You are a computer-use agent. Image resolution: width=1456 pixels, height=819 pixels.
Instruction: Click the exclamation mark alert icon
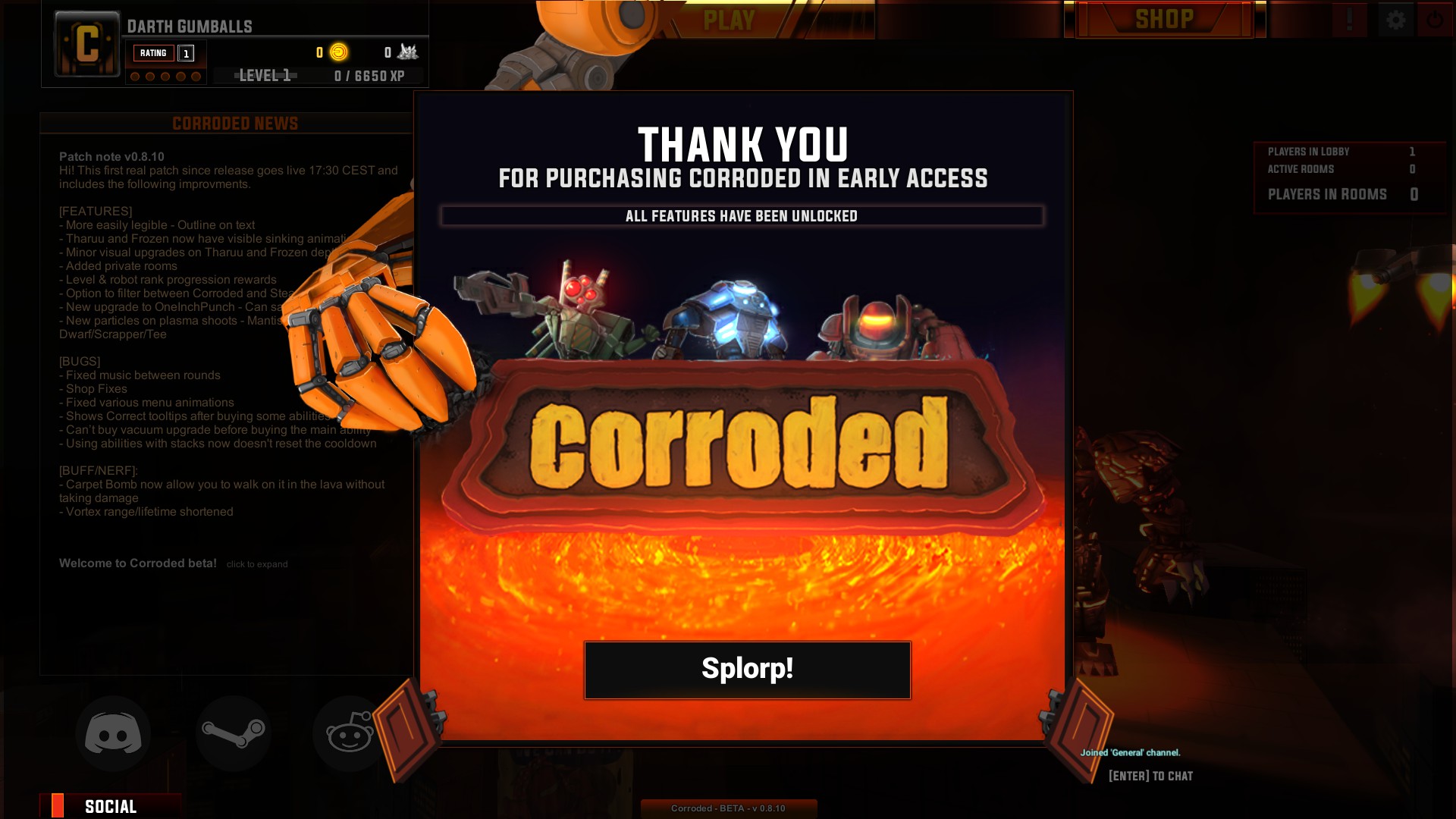(1350, 20)
